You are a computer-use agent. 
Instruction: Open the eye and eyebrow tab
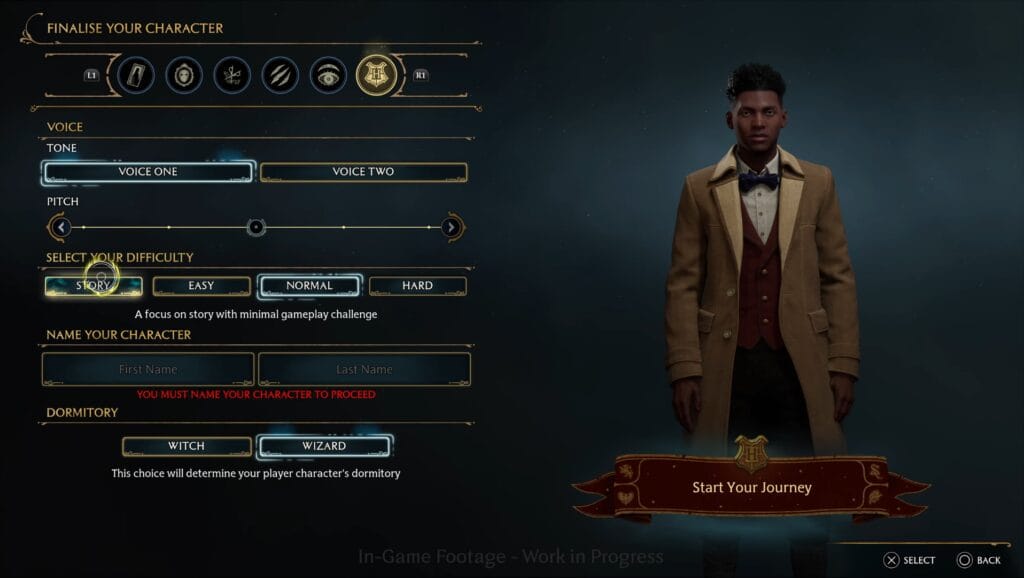coord(328,75)
